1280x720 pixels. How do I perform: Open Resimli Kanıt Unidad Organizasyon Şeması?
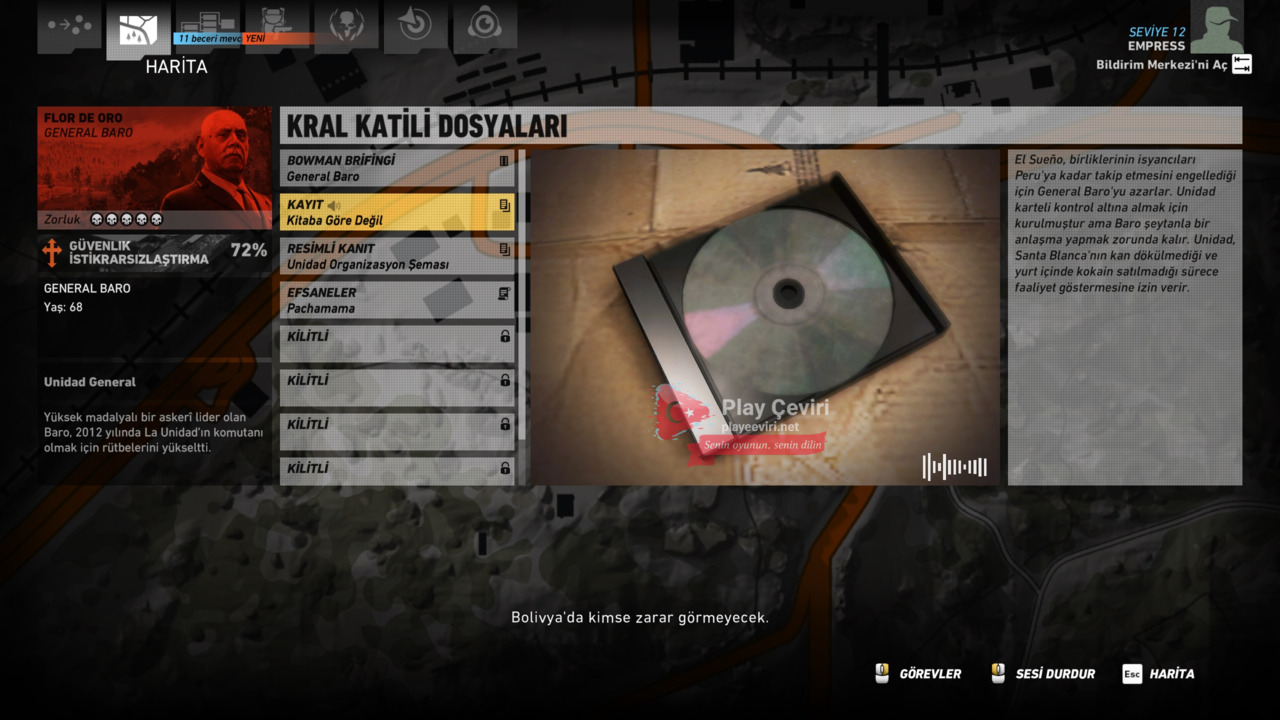tap(397, 256)
